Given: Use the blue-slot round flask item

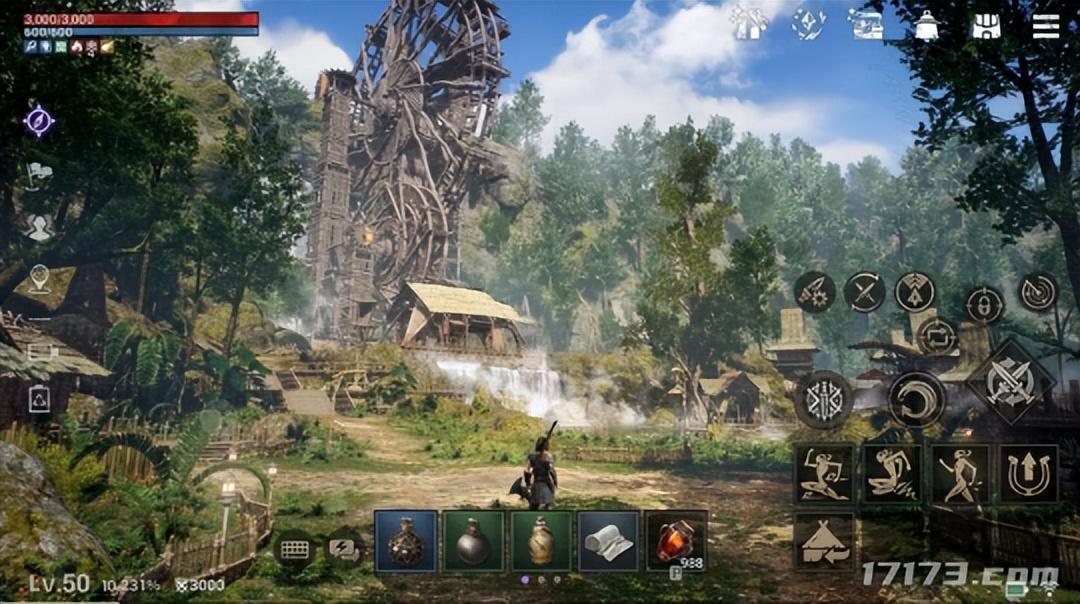Looking at the screenshot, I should click(405, 541).
